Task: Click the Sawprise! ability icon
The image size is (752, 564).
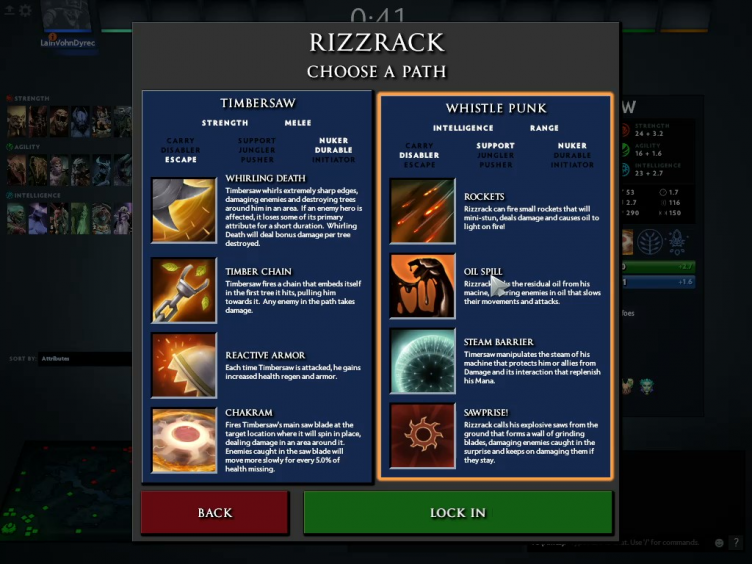Action: coord(422,436)
